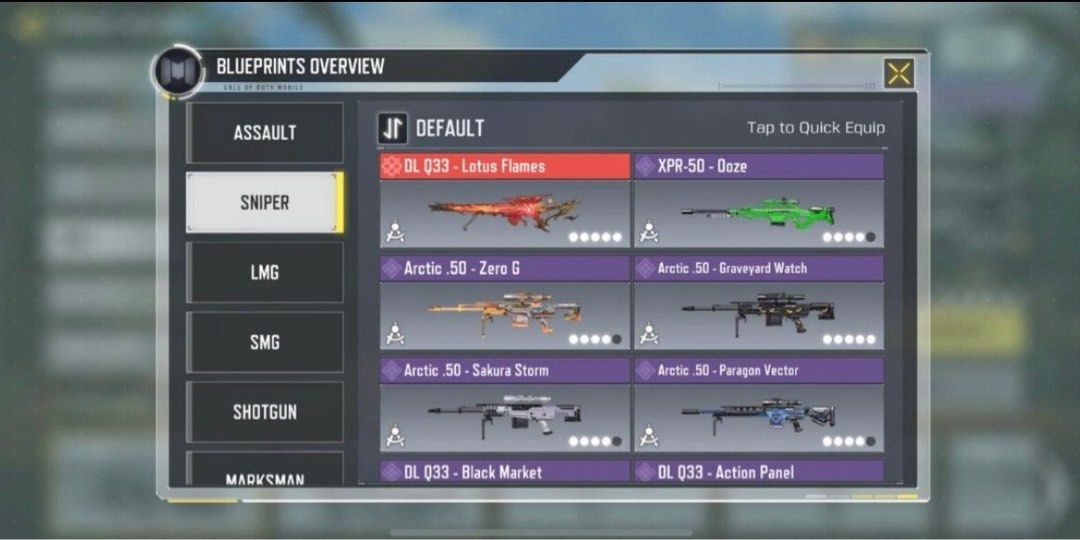Close the Blueprints Overview window
This screenshot has height=540, width=1080.
(x=899, y=73)
